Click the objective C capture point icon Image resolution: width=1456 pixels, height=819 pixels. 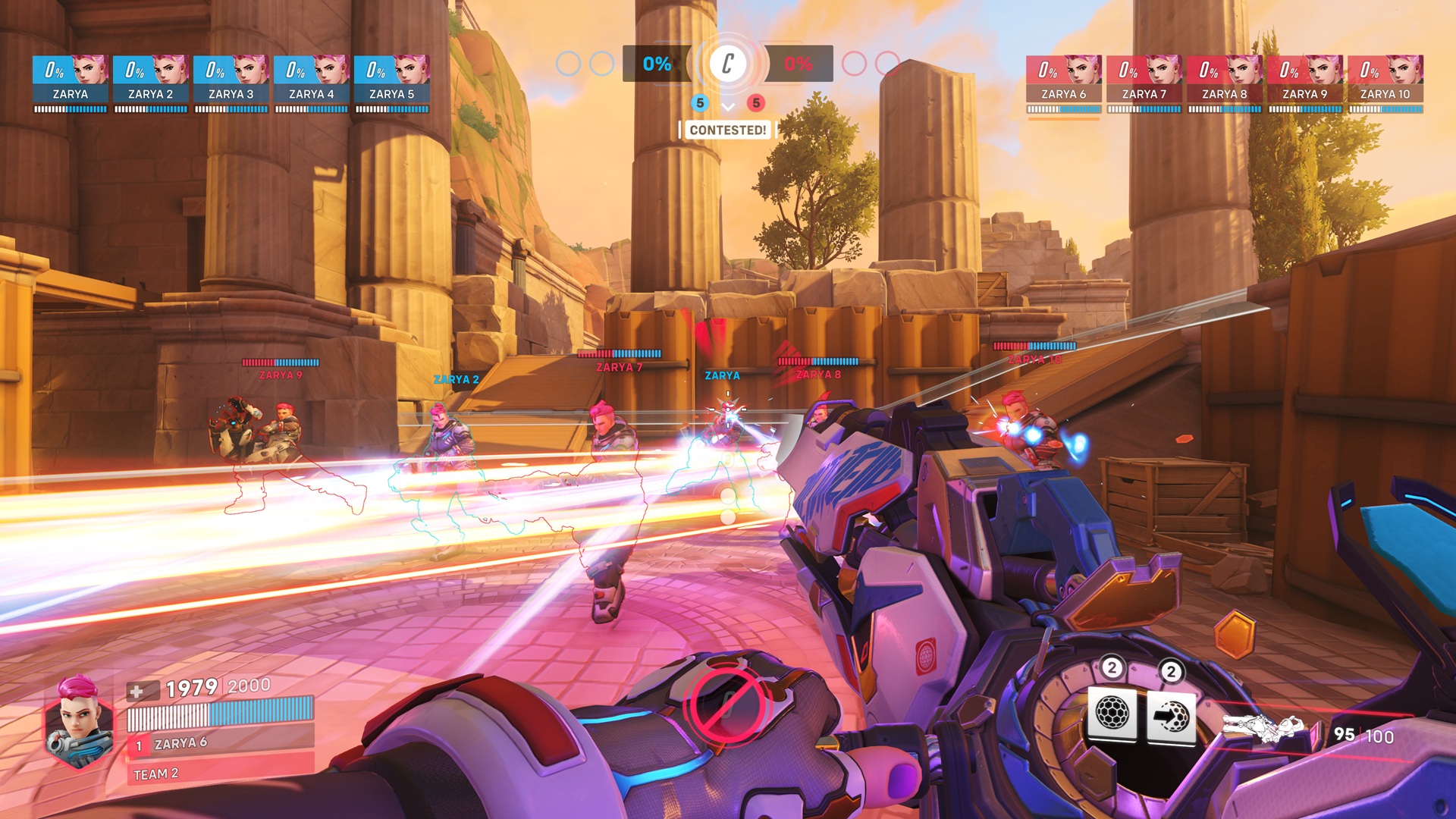(x=728, y=64)
